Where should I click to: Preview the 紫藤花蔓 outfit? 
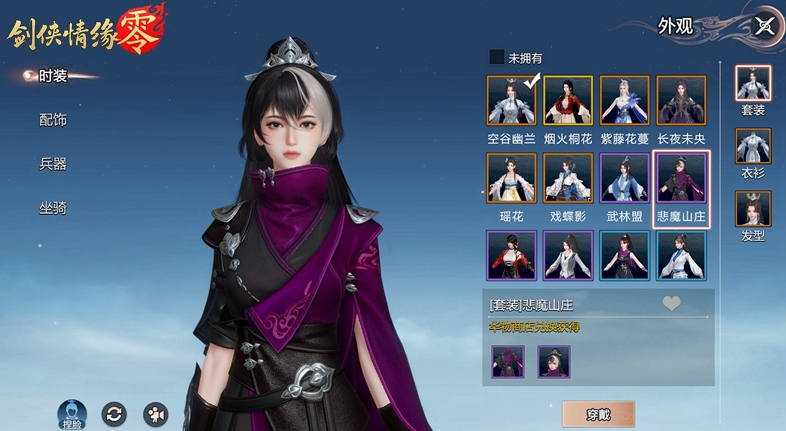pyautogui.click(x=625, y=101)
